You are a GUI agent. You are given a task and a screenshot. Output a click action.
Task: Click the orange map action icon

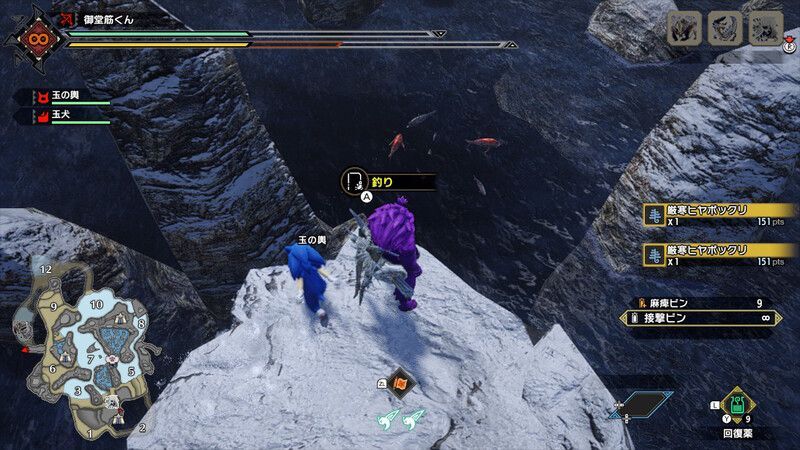coord(401,381)
